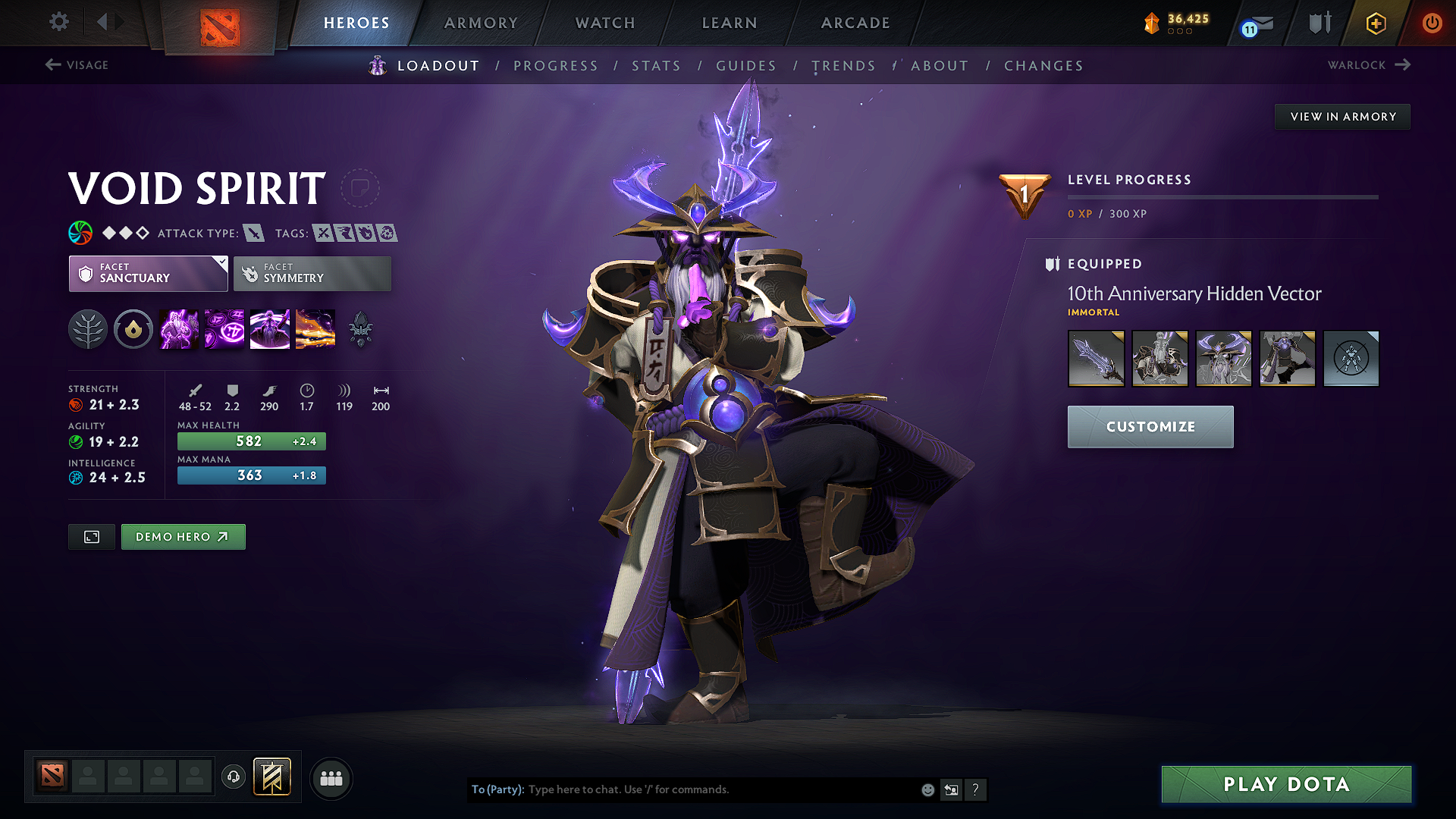The image size is (1456, 819).
Task: Click the Max Health bar
Action: coord(251,441)
